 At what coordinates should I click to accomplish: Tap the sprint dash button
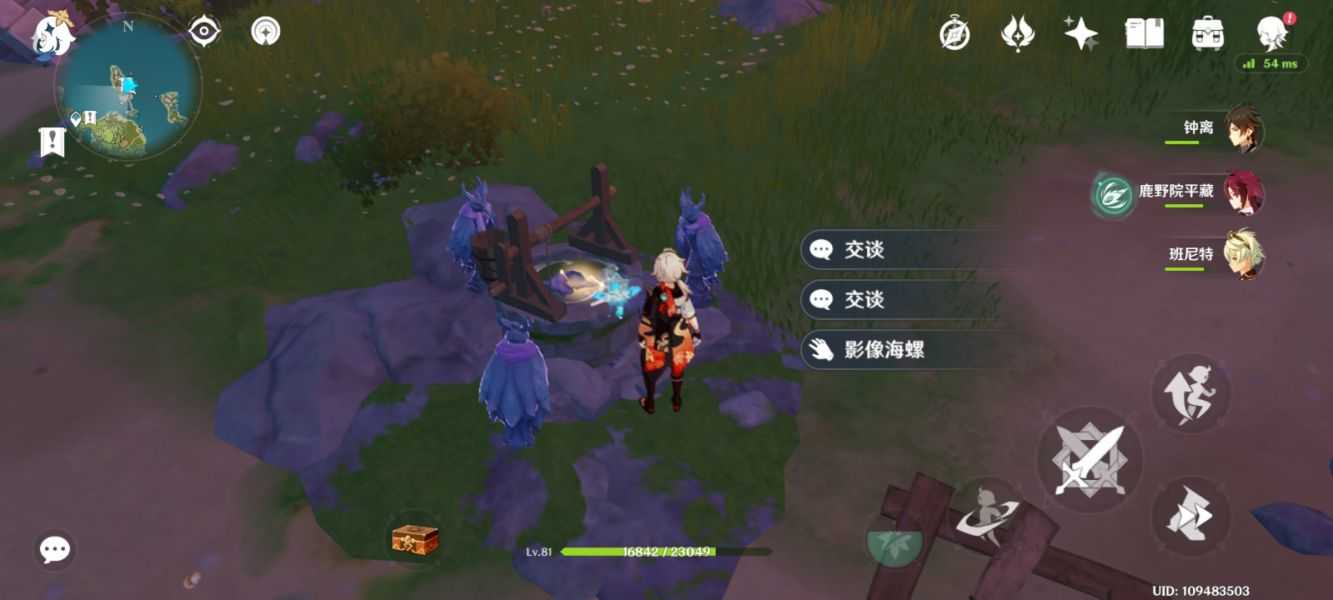point(1190,516)
